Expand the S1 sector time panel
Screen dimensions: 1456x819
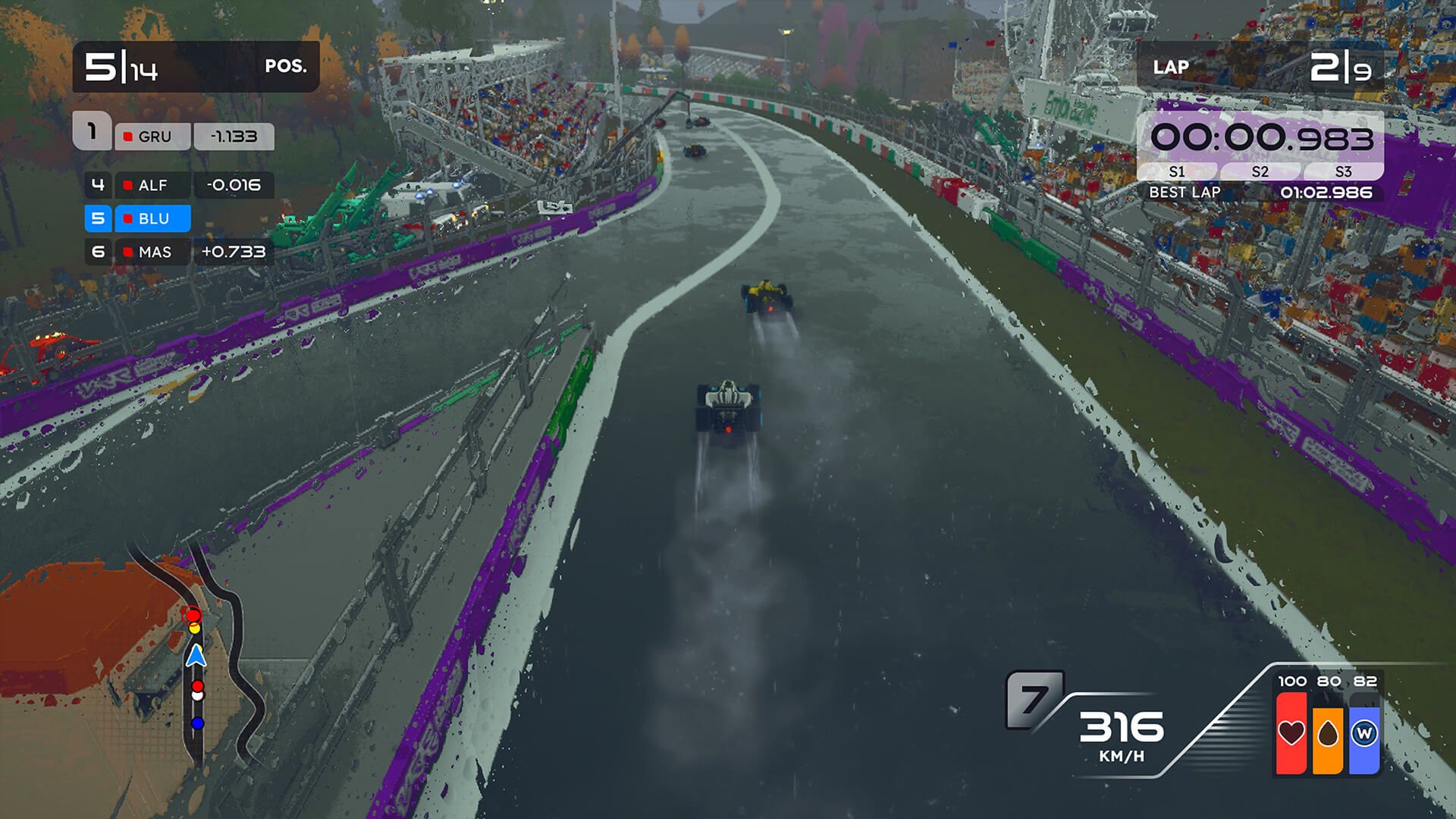1178,171
